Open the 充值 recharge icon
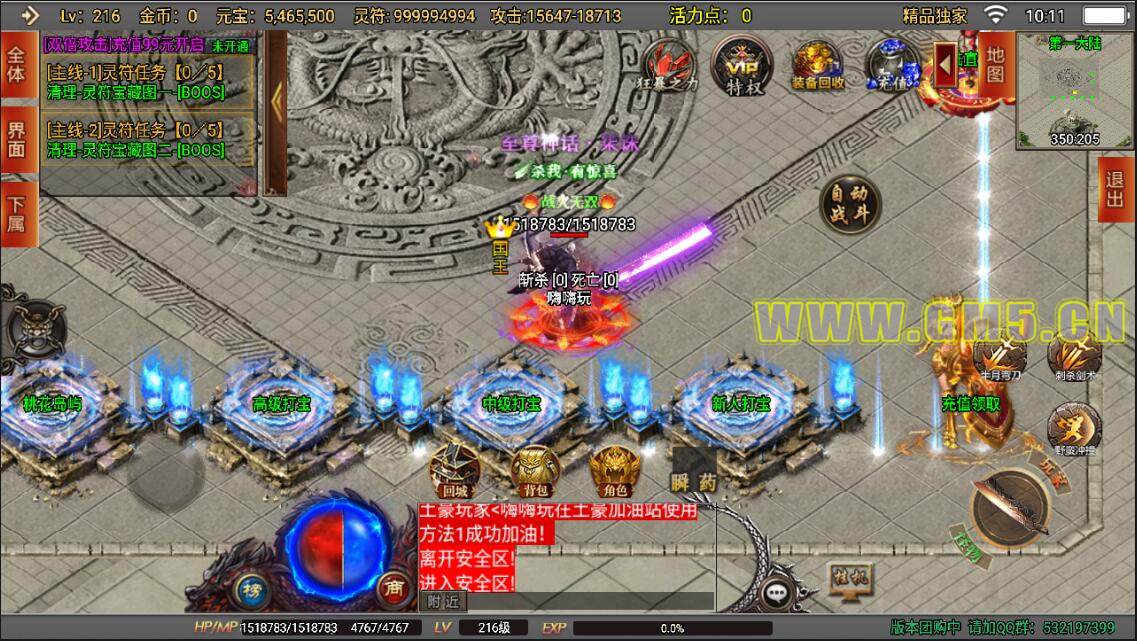Viewport: 1137px width, 641px height. click(891, 66)
